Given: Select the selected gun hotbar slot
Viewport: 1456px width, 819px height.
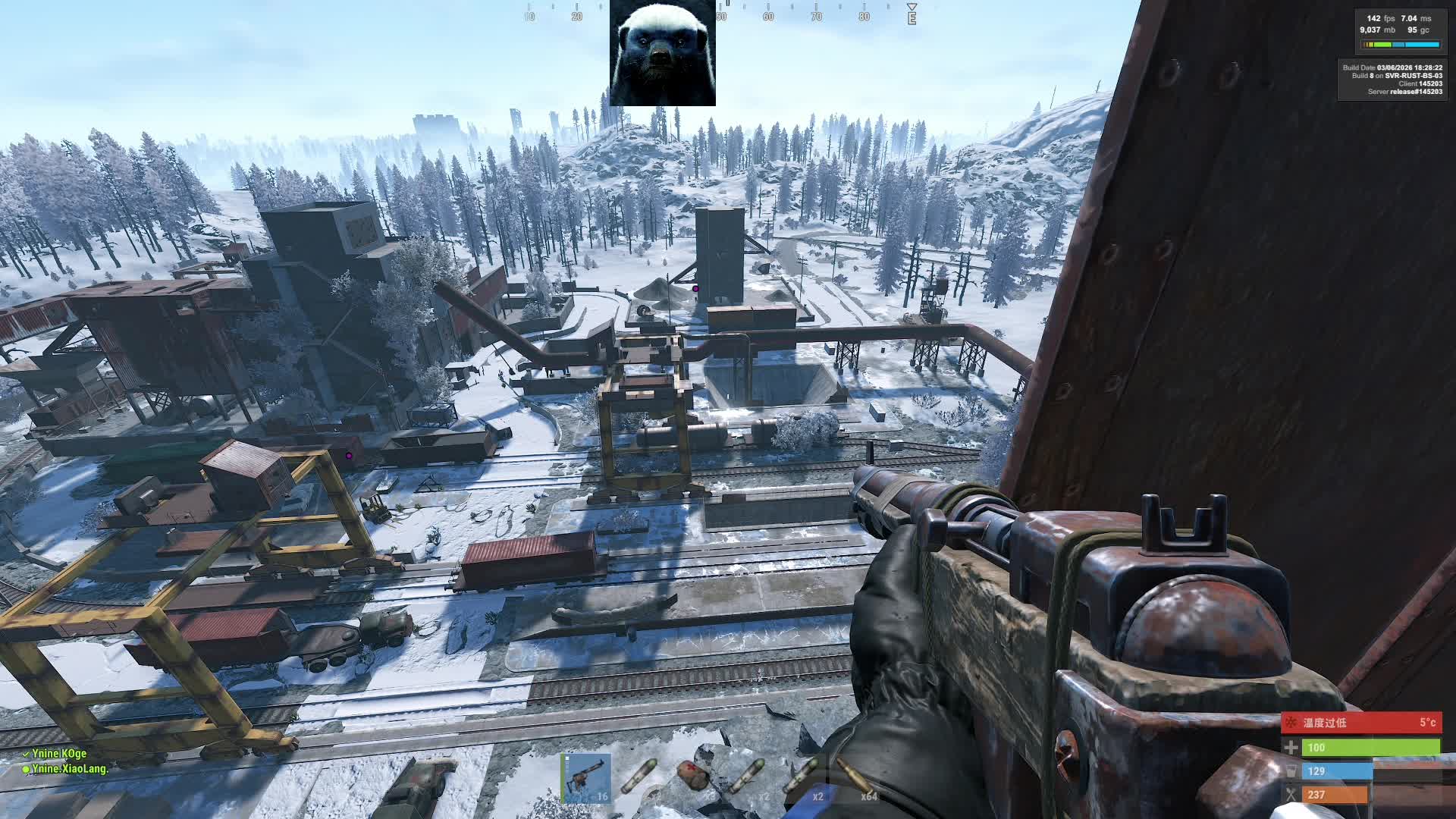Looking at the screenshot, I should point(586,778).
